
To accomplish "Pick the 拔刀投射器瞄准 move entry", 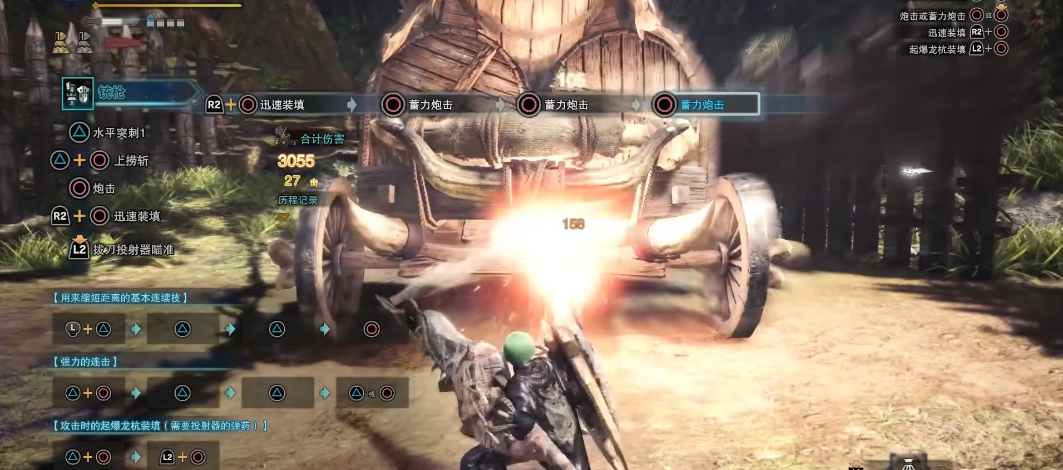I will click(132, 249).
